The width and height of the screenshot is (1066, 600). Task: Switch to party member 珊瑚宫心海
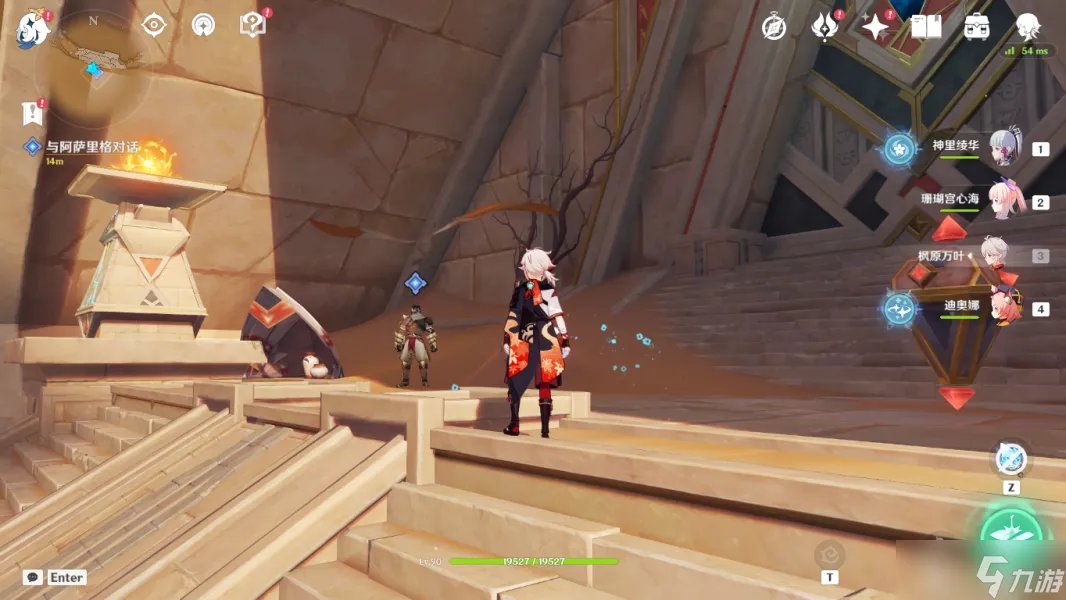tap(1005, 201)
